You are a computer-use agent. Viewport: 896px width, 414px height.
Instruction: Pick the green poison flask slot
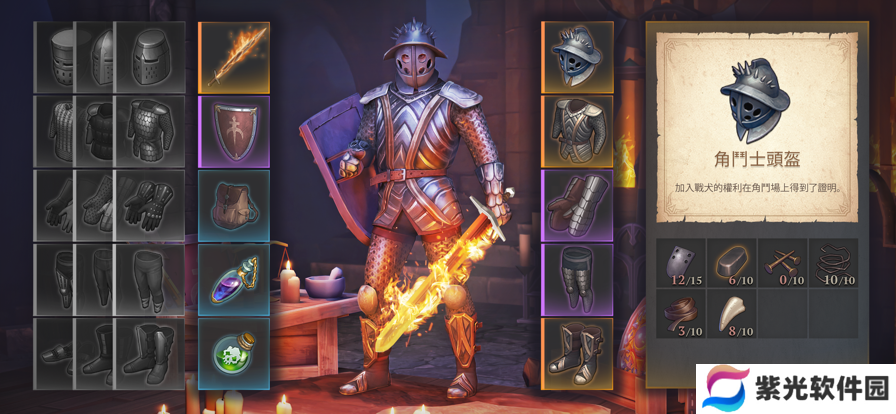(234, 353)
